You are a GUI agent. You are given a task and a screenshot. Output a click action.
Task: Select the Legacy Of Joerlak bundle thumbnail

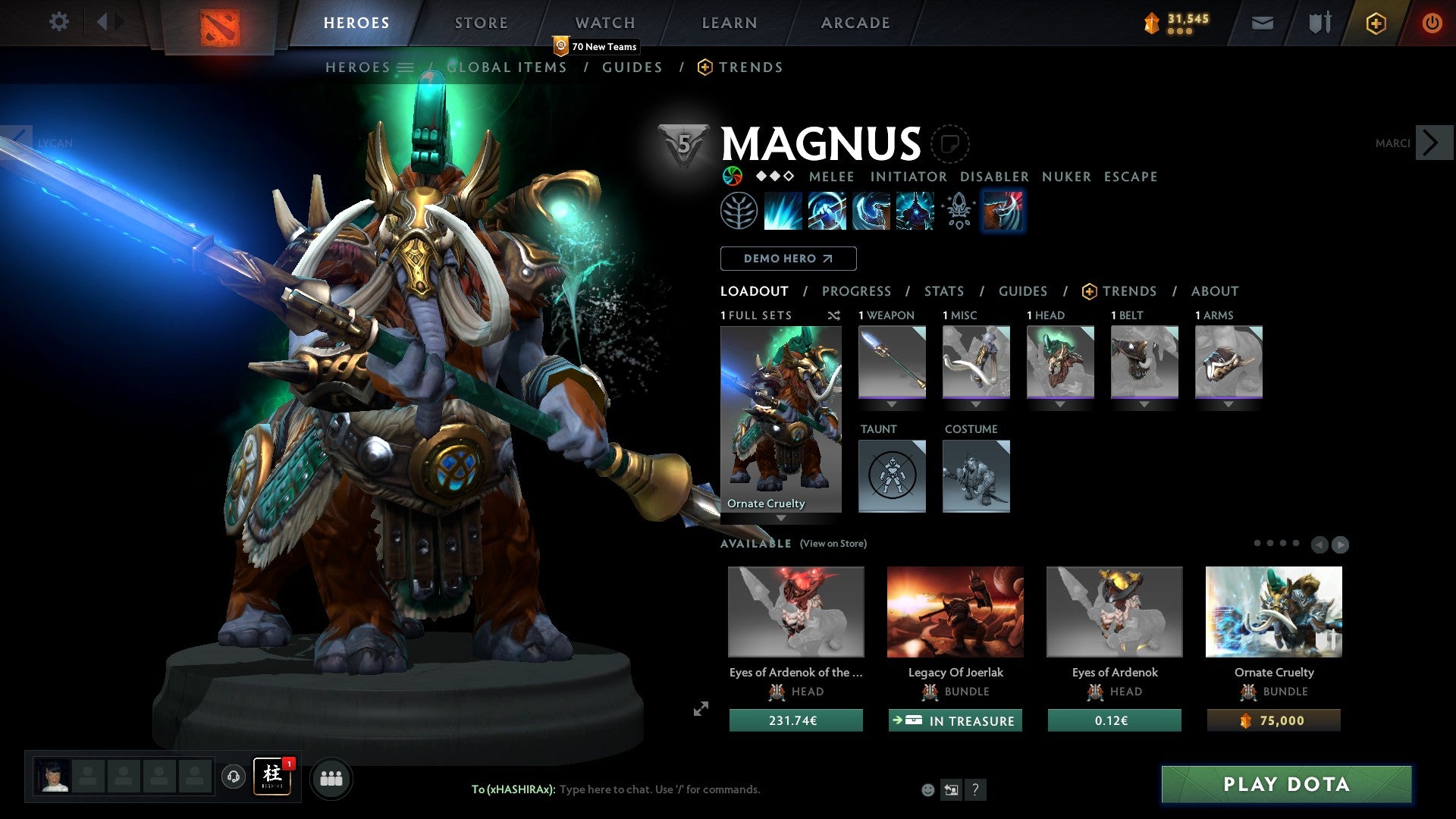[955, 611]
